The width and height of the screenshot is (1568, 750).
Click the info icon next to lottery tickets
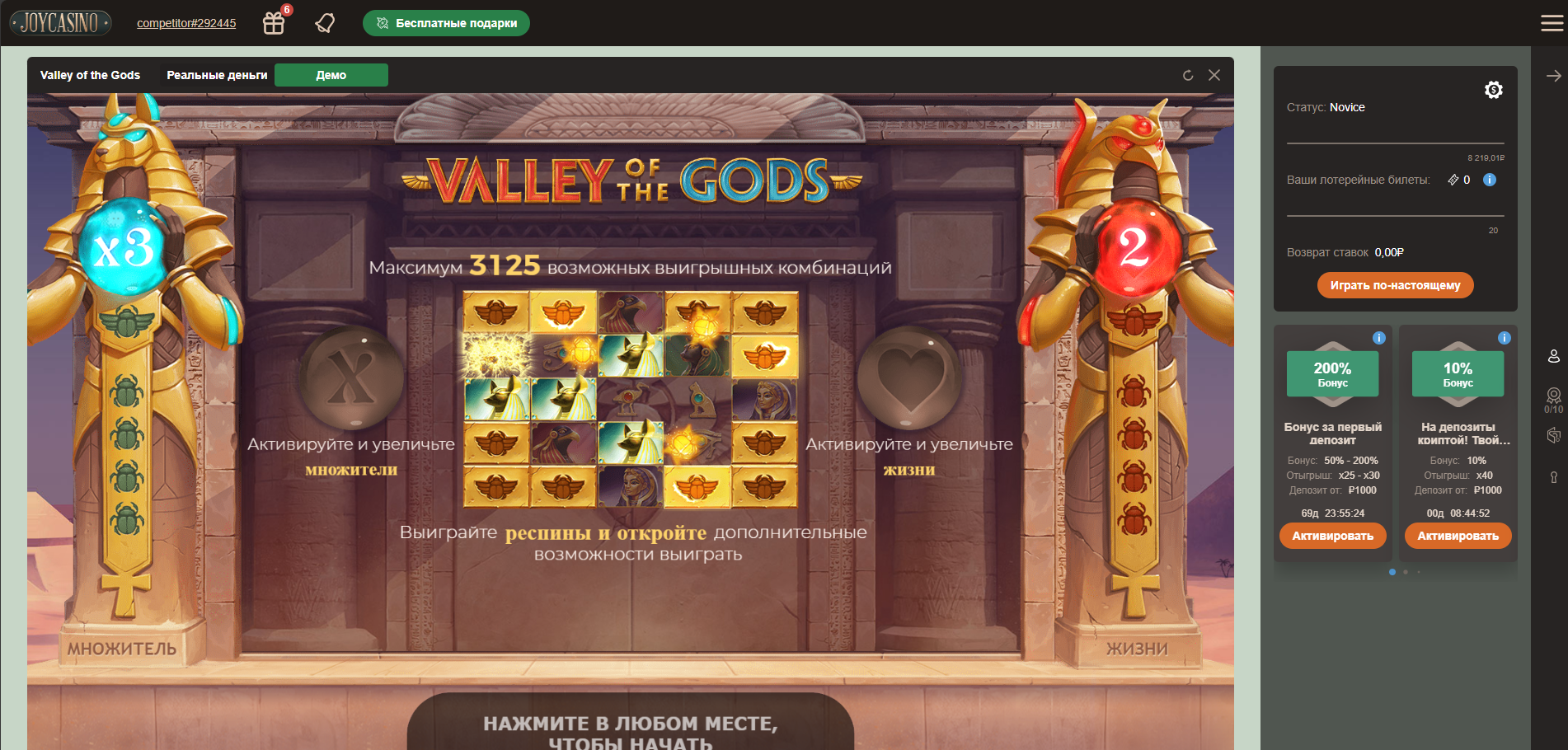[1489, 180]
